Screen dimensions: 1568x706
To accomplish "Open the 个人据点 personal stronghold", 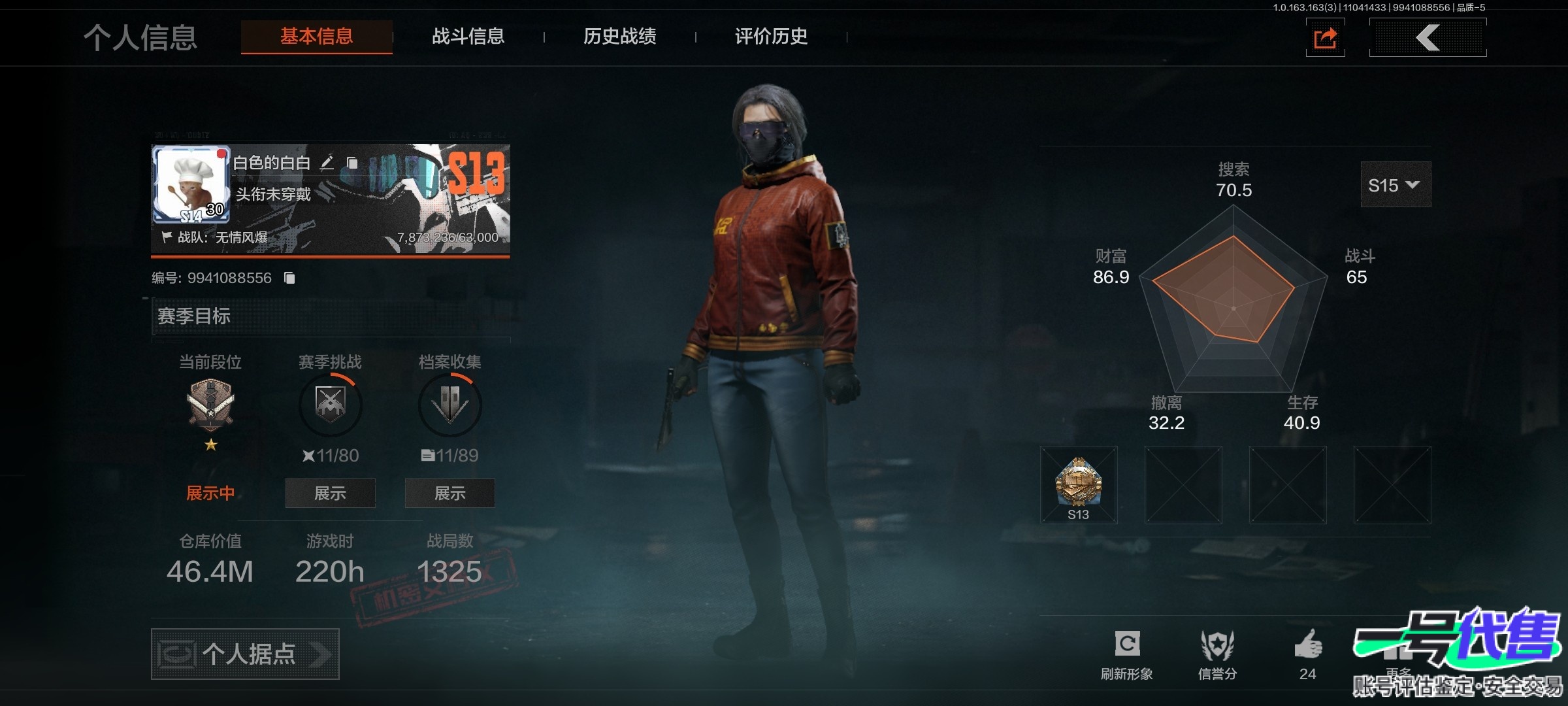I will point(245,654).
